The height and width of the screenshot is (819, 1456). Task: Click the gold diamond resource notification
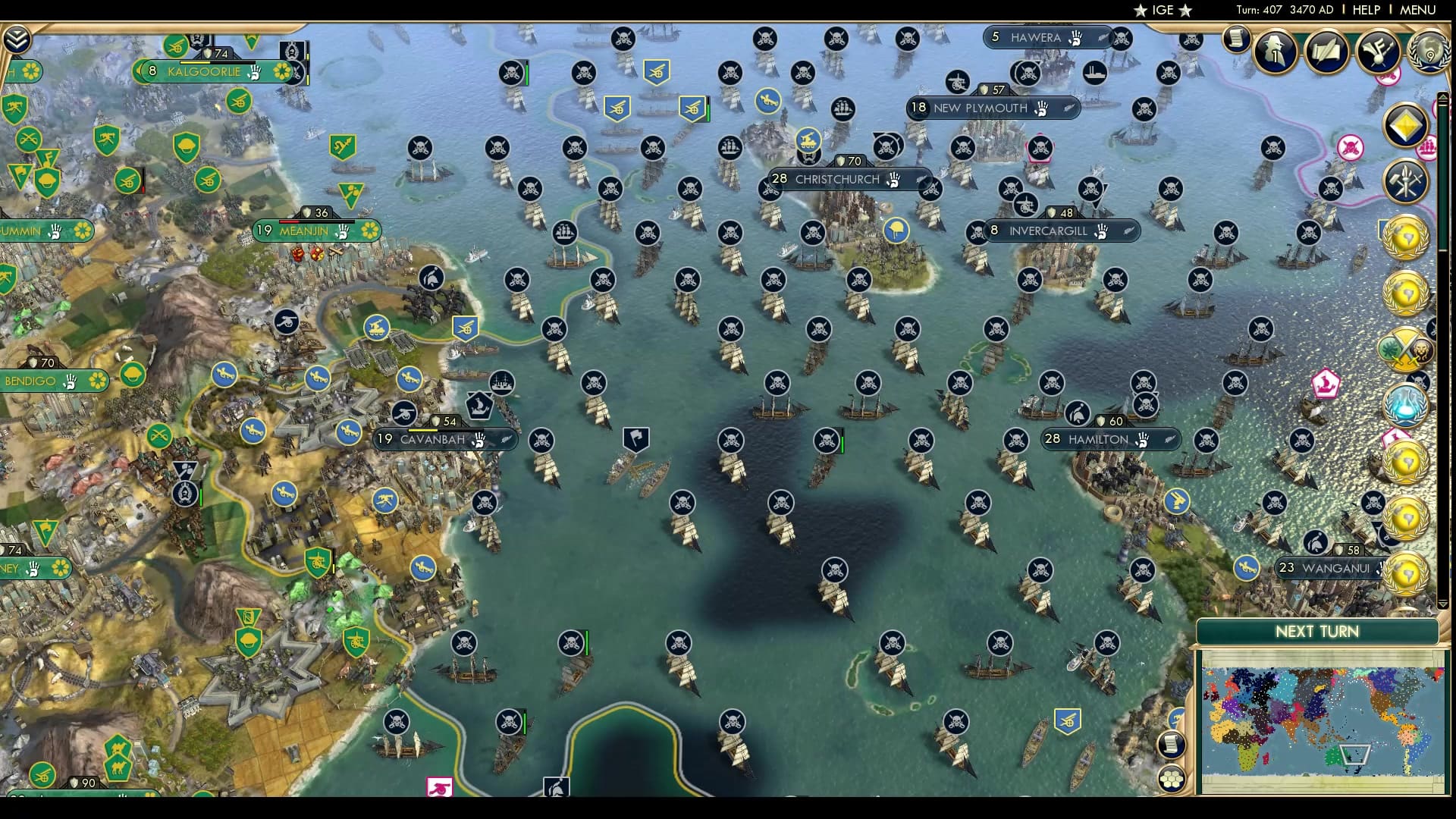1404,123
